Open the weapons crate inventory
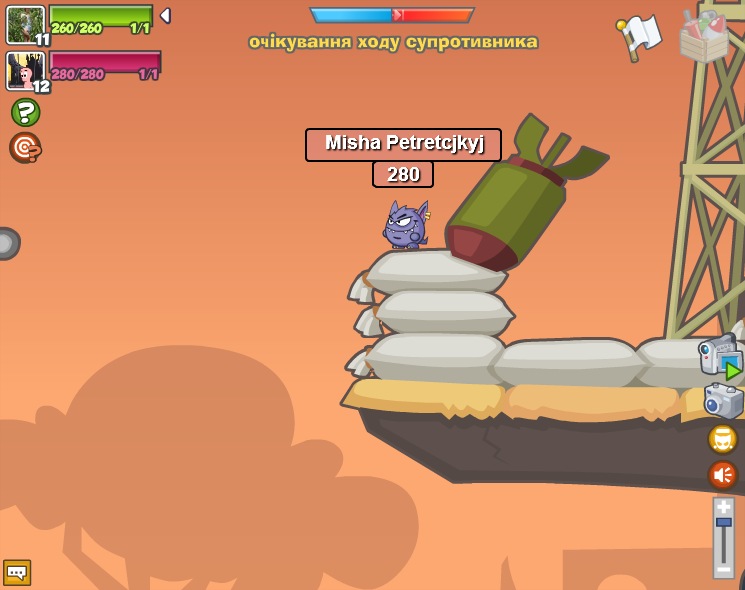The width and height of the screenshot is (745, 590). [x=704, y=36]
